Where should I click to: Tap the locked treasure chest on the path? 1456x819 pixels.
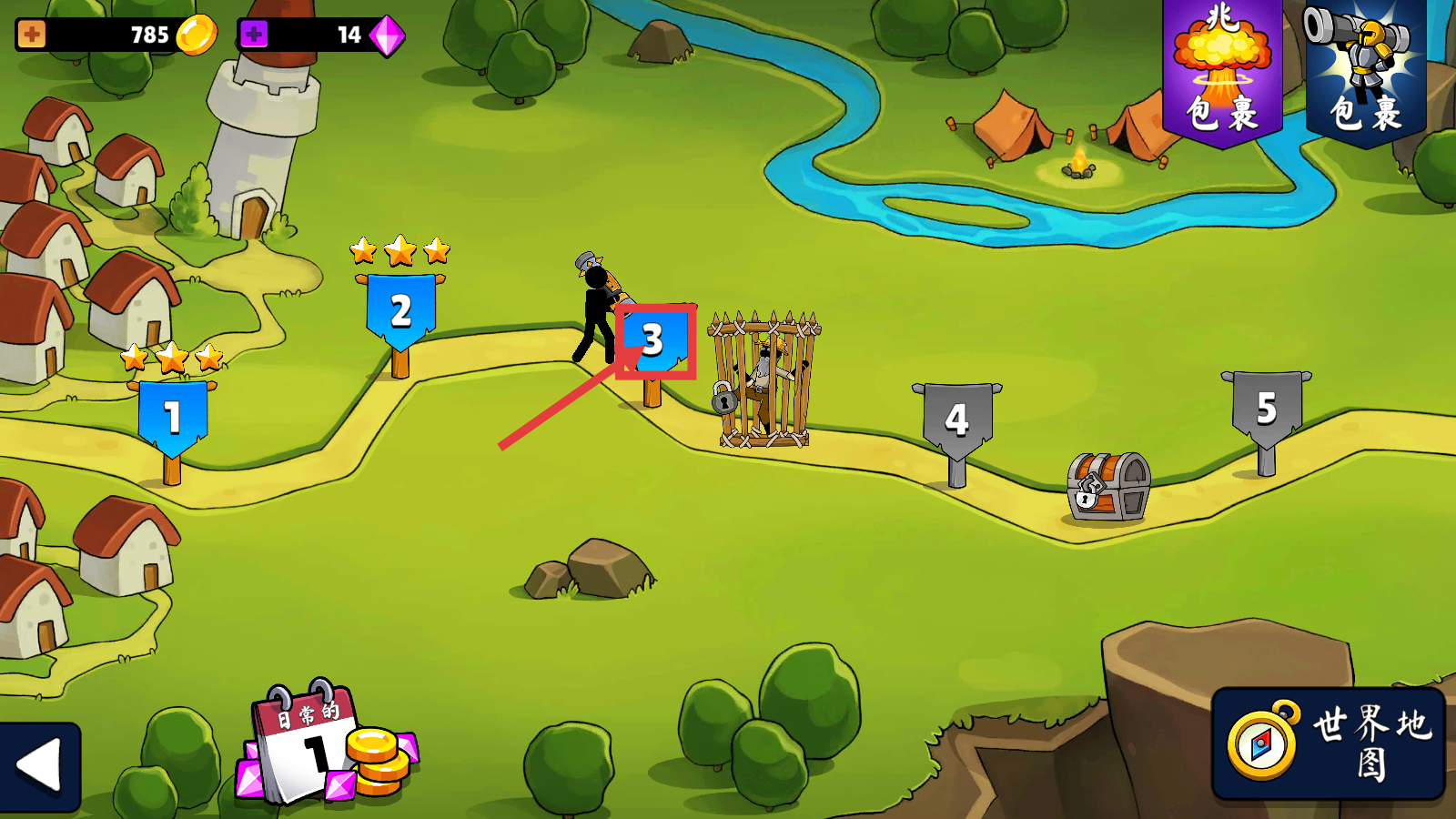pos(1108,489)
